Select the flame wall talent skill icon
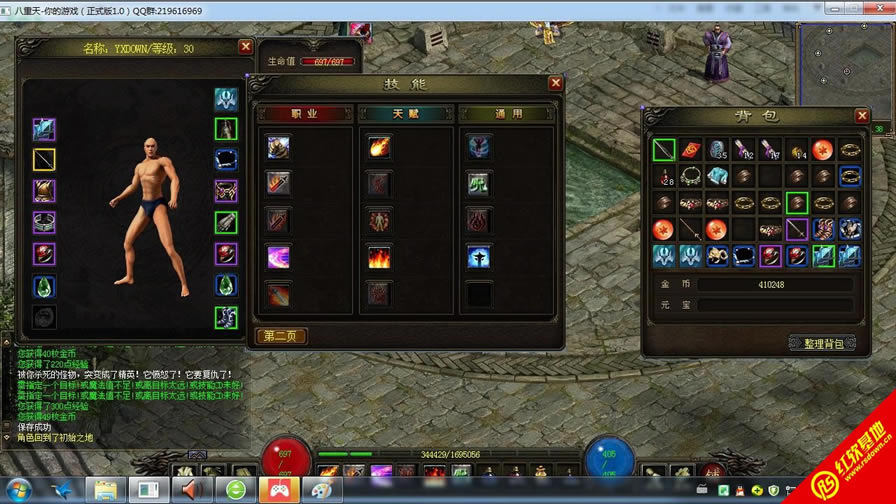The image size is (896, 504). click(379, 257)
